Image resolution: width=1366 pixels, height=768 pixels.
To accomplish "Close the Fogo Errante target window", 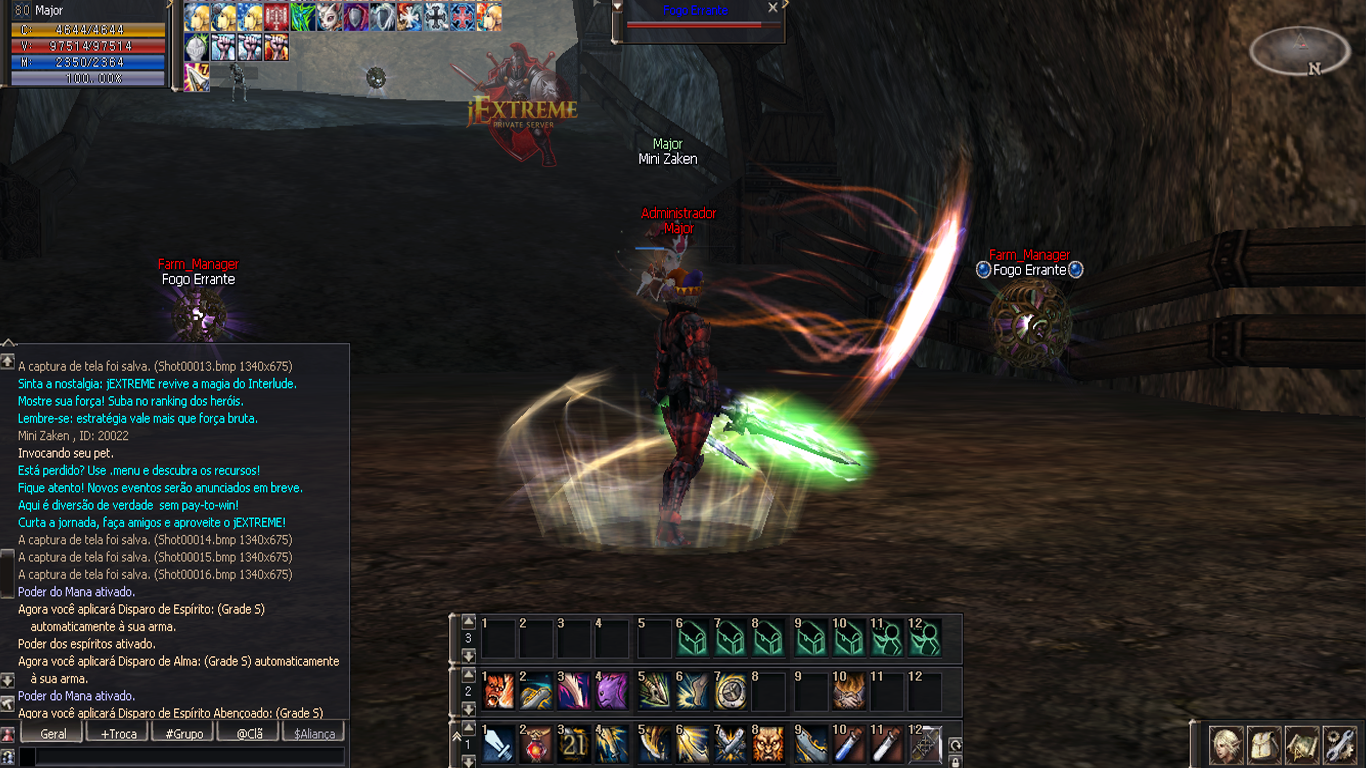I will pyautogui.click(x=772, y=8).
